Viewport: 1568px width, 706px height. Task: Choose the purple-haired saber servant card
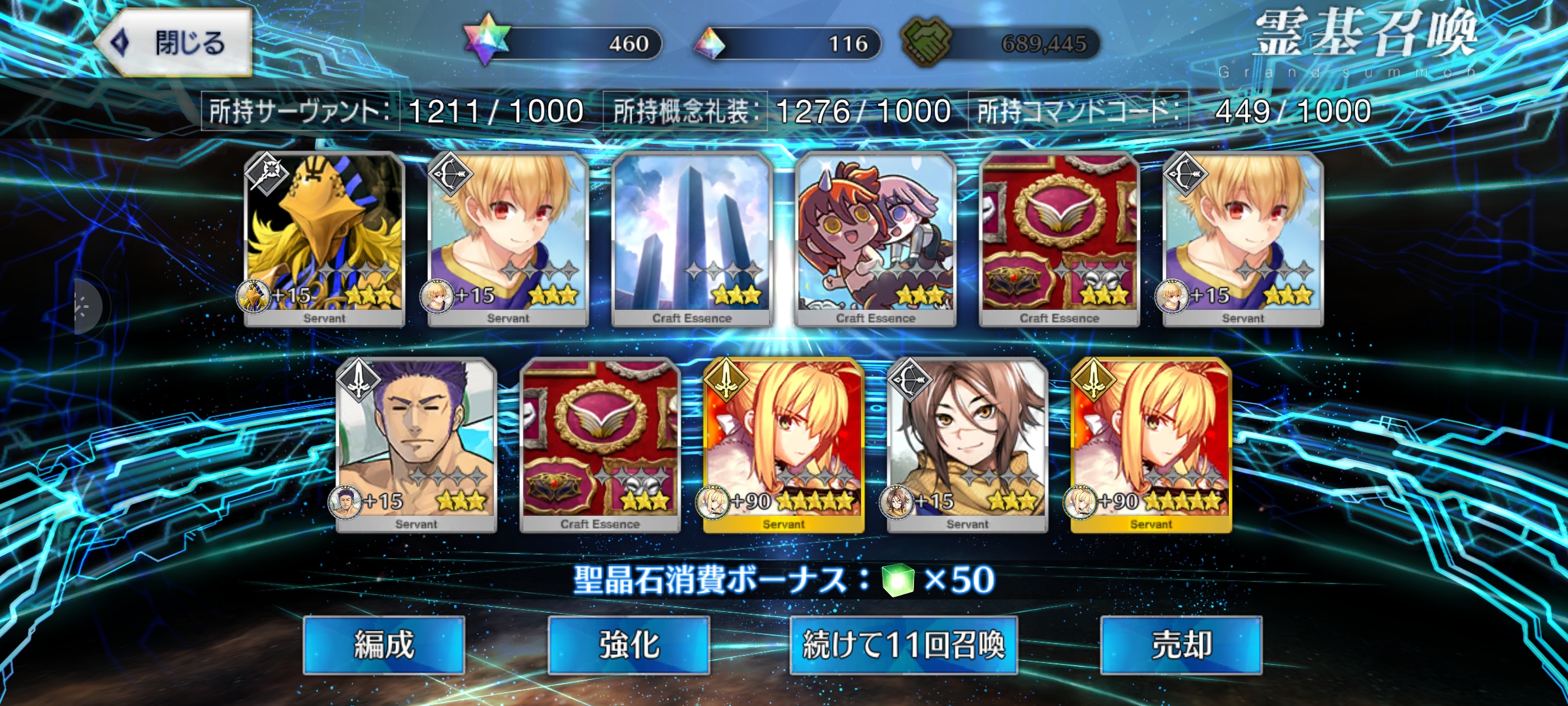pos(416,445)
